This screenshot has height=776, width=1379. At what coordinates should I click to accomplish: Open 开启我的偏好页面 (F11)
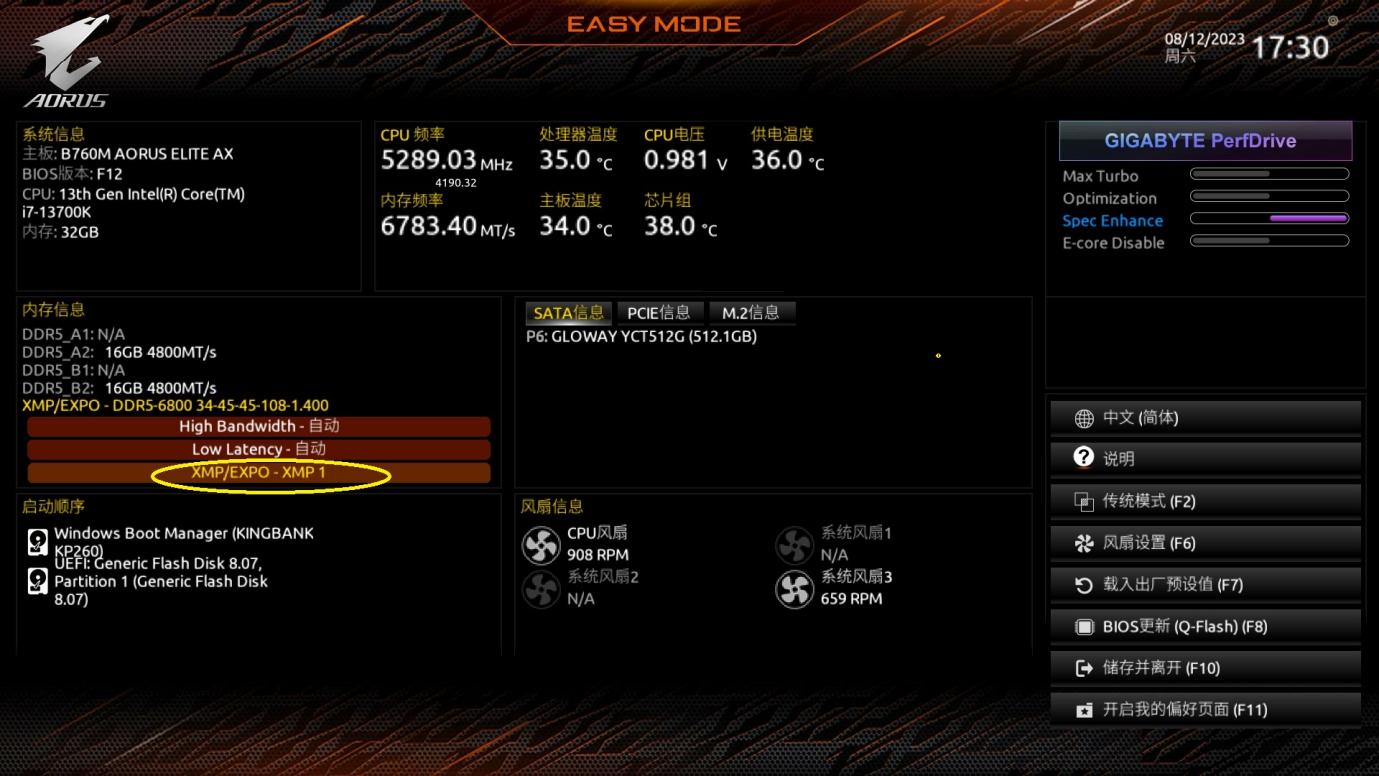[x=1205, y=710]
